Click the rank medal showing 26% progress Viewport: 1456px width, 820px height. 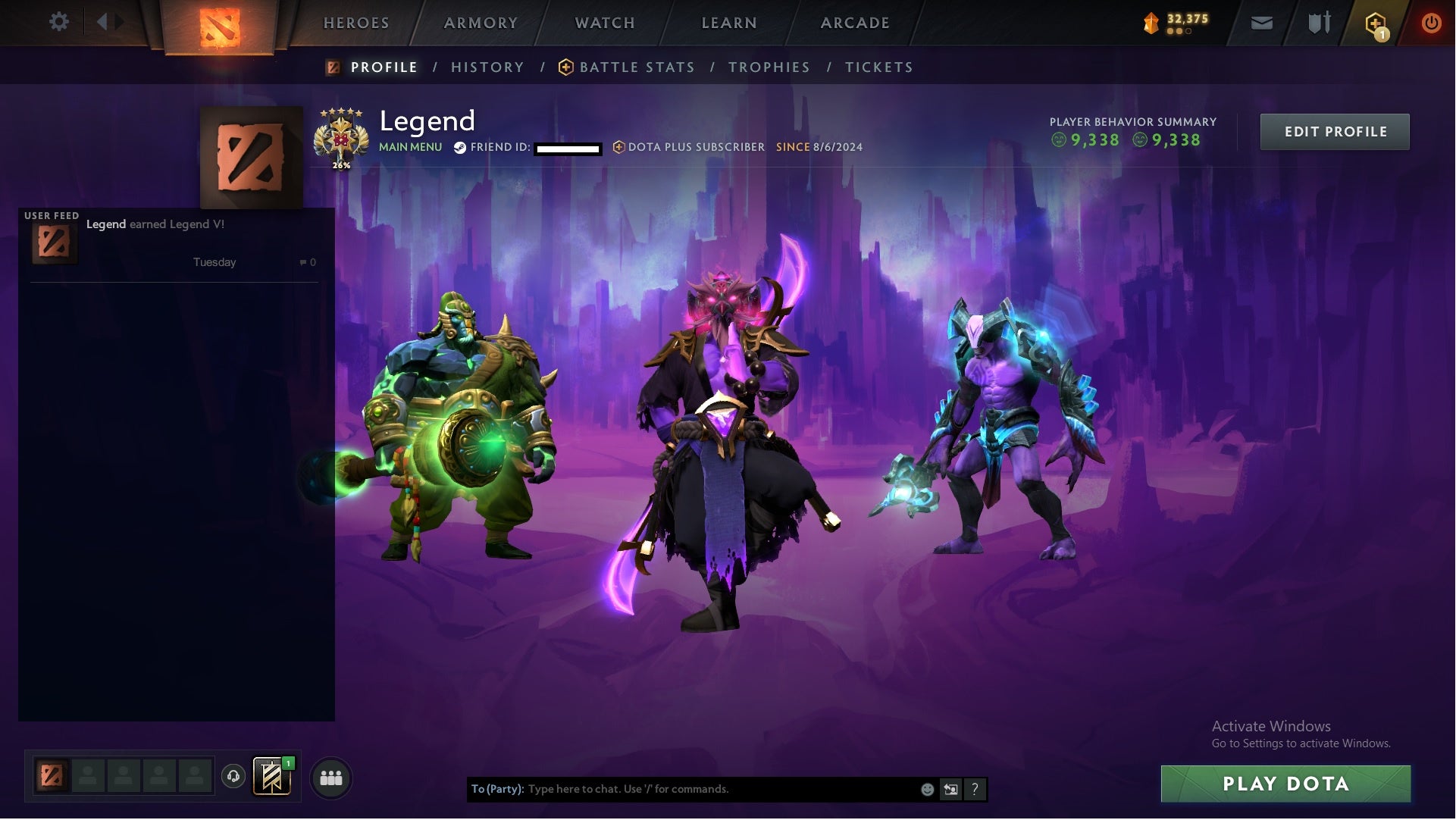(343, 137)
